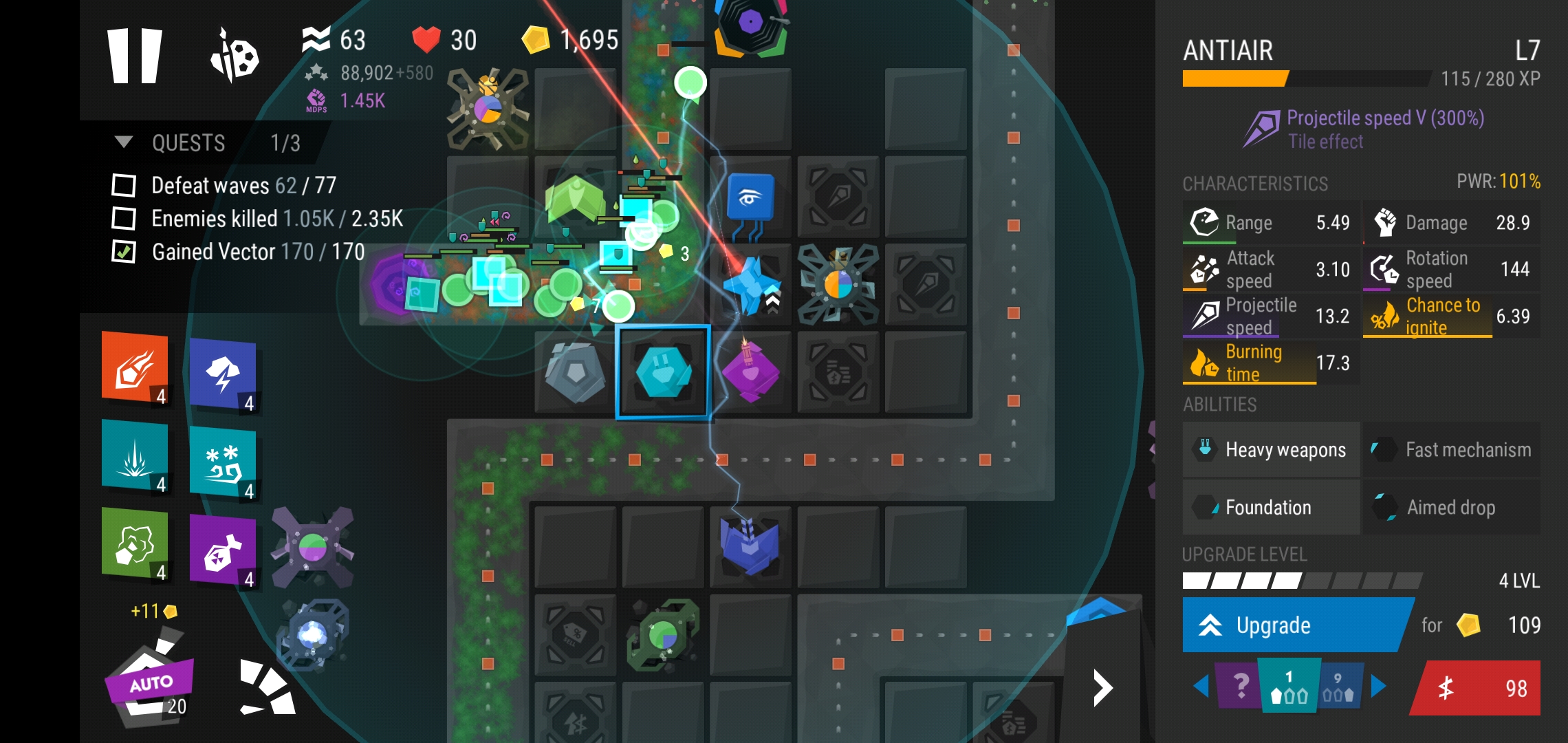Trigger the snowflake wind ability
Viewport: 1568px width, 743px height.
click(x=223, y=462)
